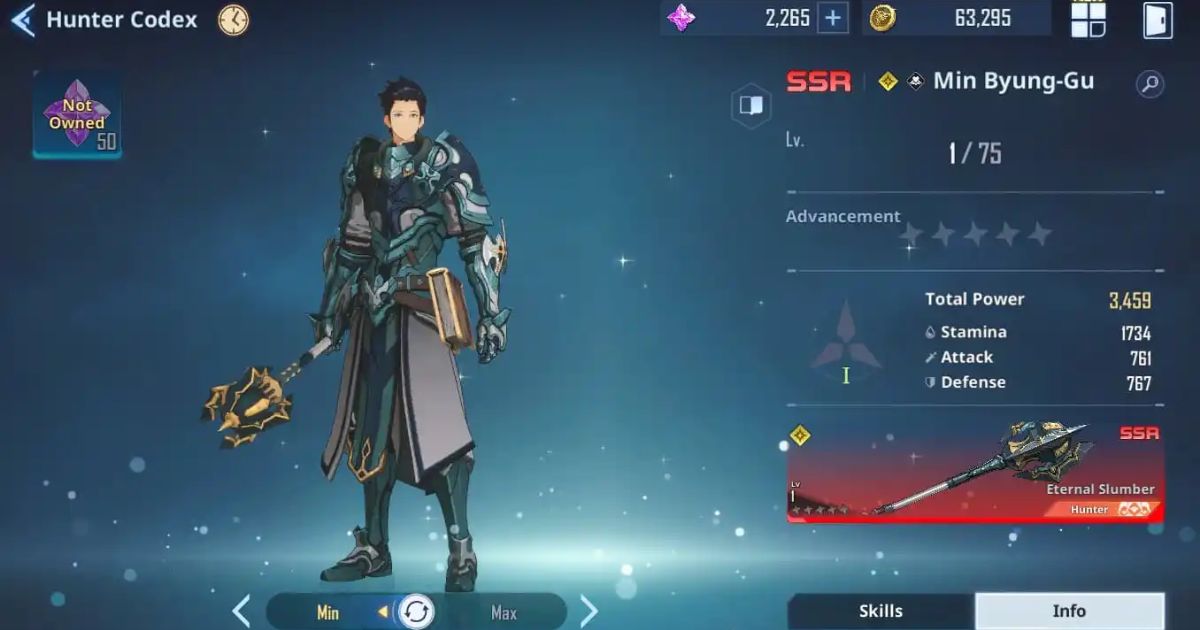Image resolution: width=1200 pixels, height=630 pixels.
Task: Click the Not Owned hunter badge
Action: click(x=77, y=116)
